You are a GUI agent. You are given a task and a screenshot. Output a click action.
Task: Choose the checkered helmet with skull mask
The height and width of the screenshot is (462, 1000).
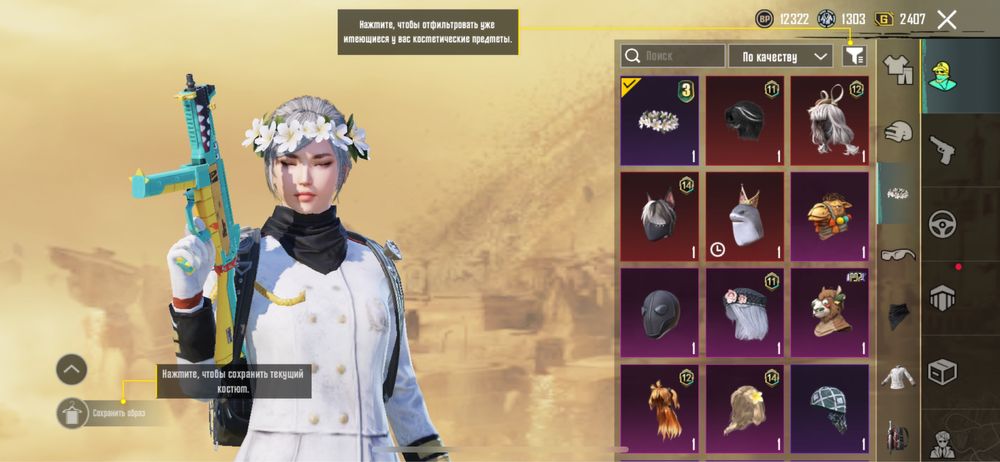pyautogui.click(x=829, y=407)
